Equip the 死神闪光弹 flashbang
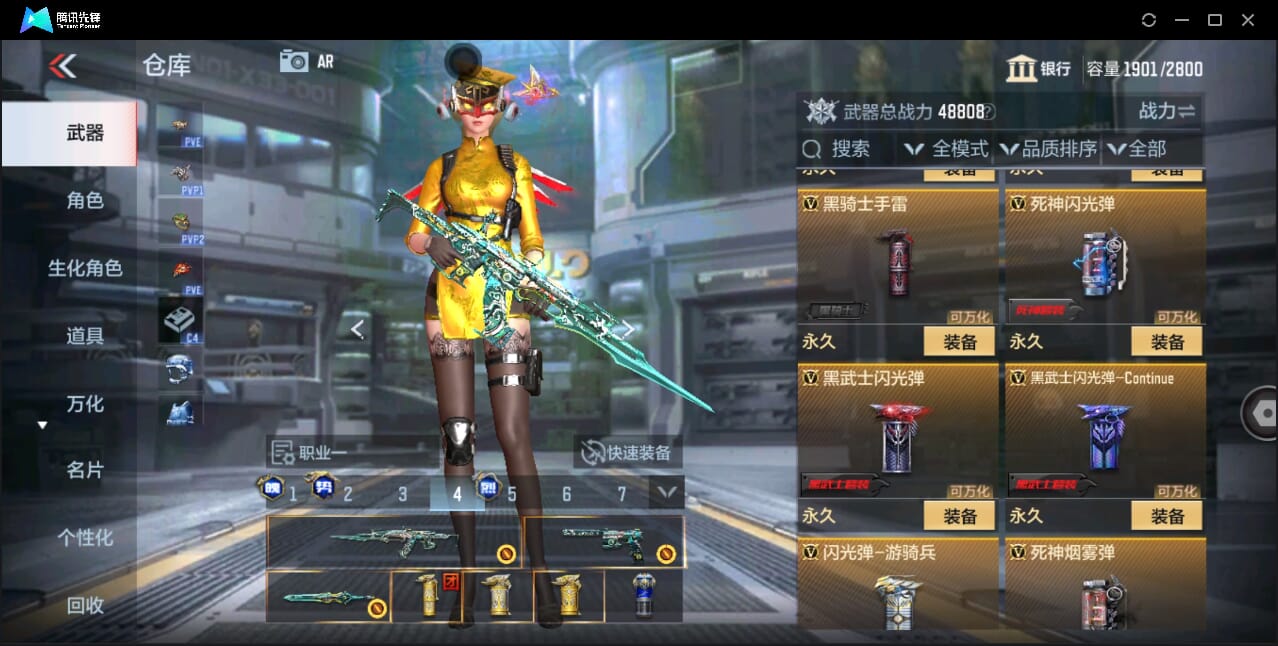This screenshot has height=646, width=1278. [1167, 342]
